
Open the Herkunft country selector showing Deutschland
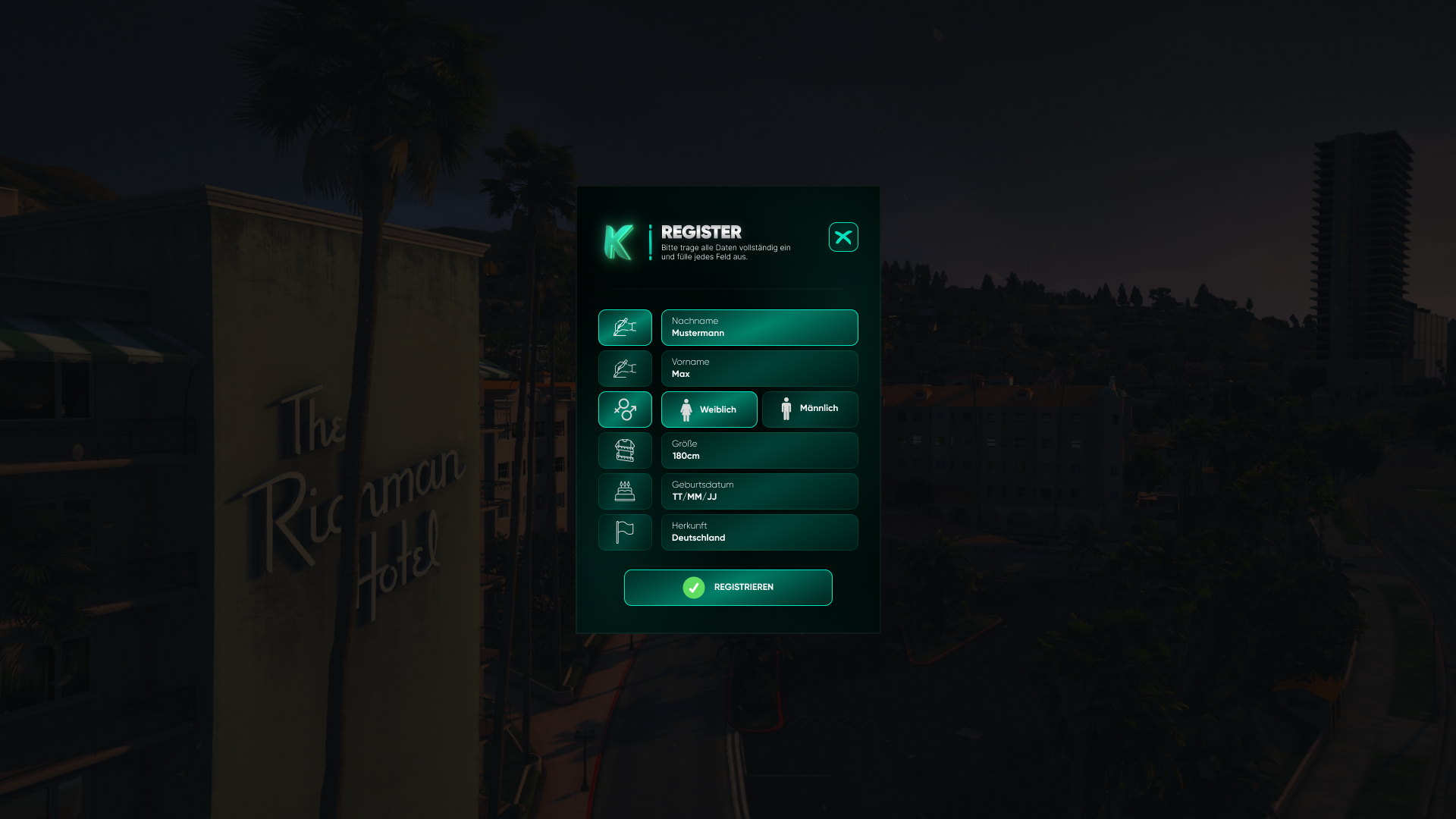[x=759, y=532]
